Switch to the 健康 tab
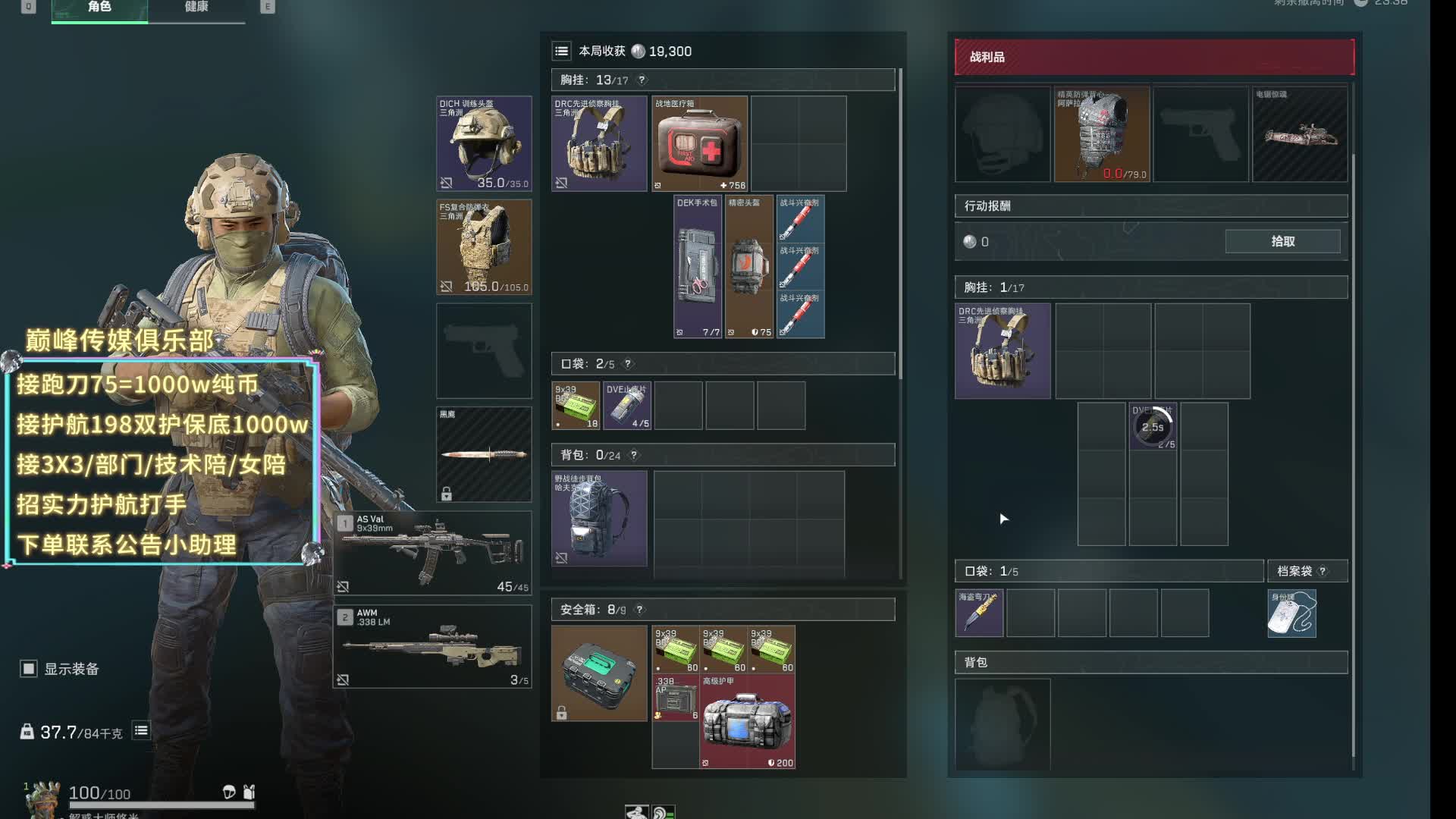This screenshot has width=1456, height=819. 196,8
